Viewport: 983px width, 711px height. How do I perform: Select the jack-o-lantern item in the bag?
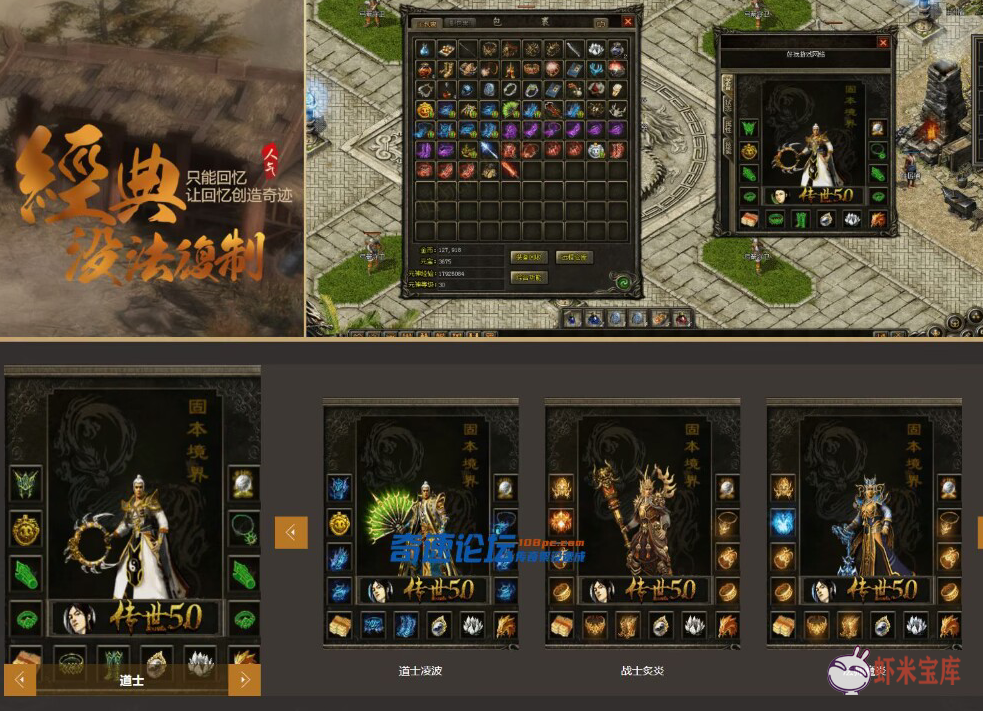pos(425,109)
